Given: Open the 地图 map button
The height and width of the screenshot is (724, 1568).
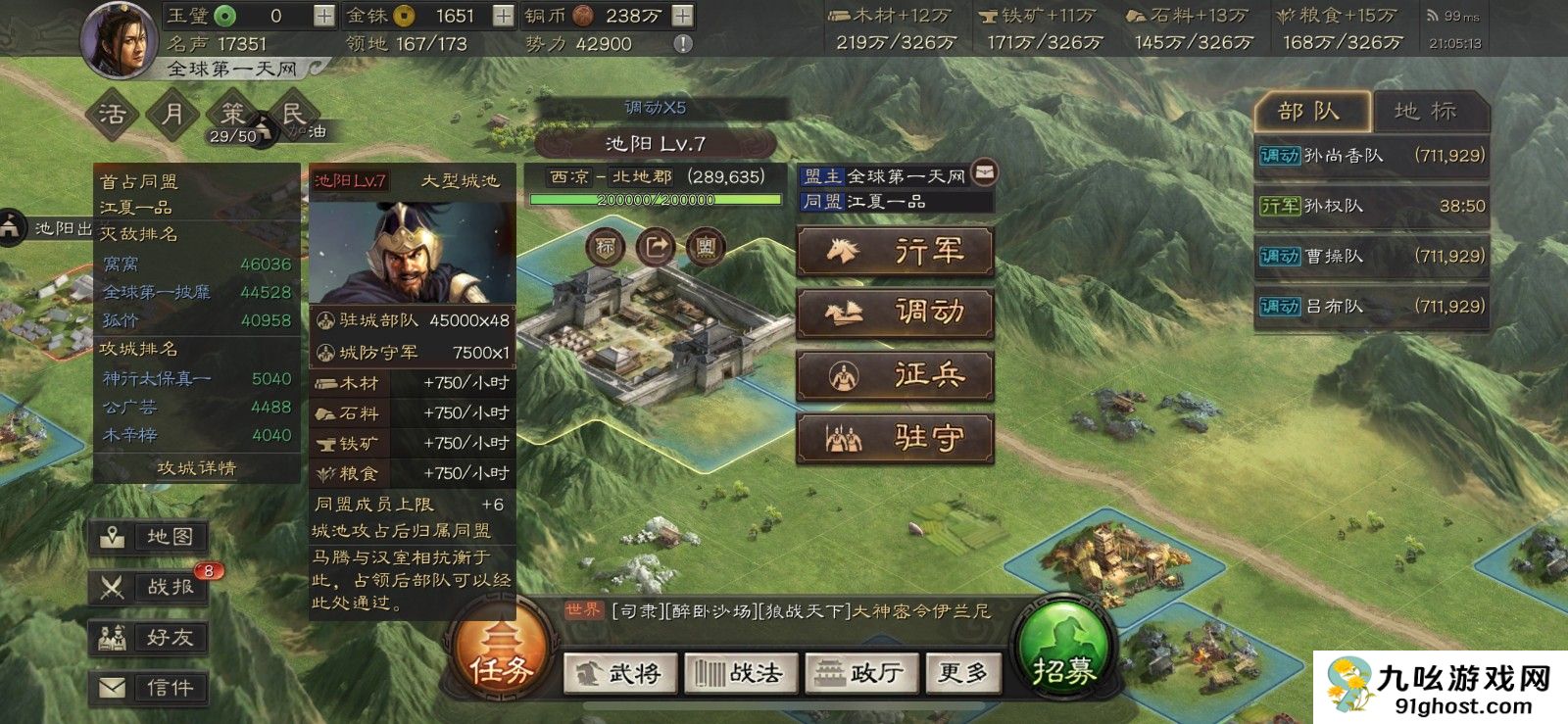Looking at the screenshot, I should tap(149, 537).
